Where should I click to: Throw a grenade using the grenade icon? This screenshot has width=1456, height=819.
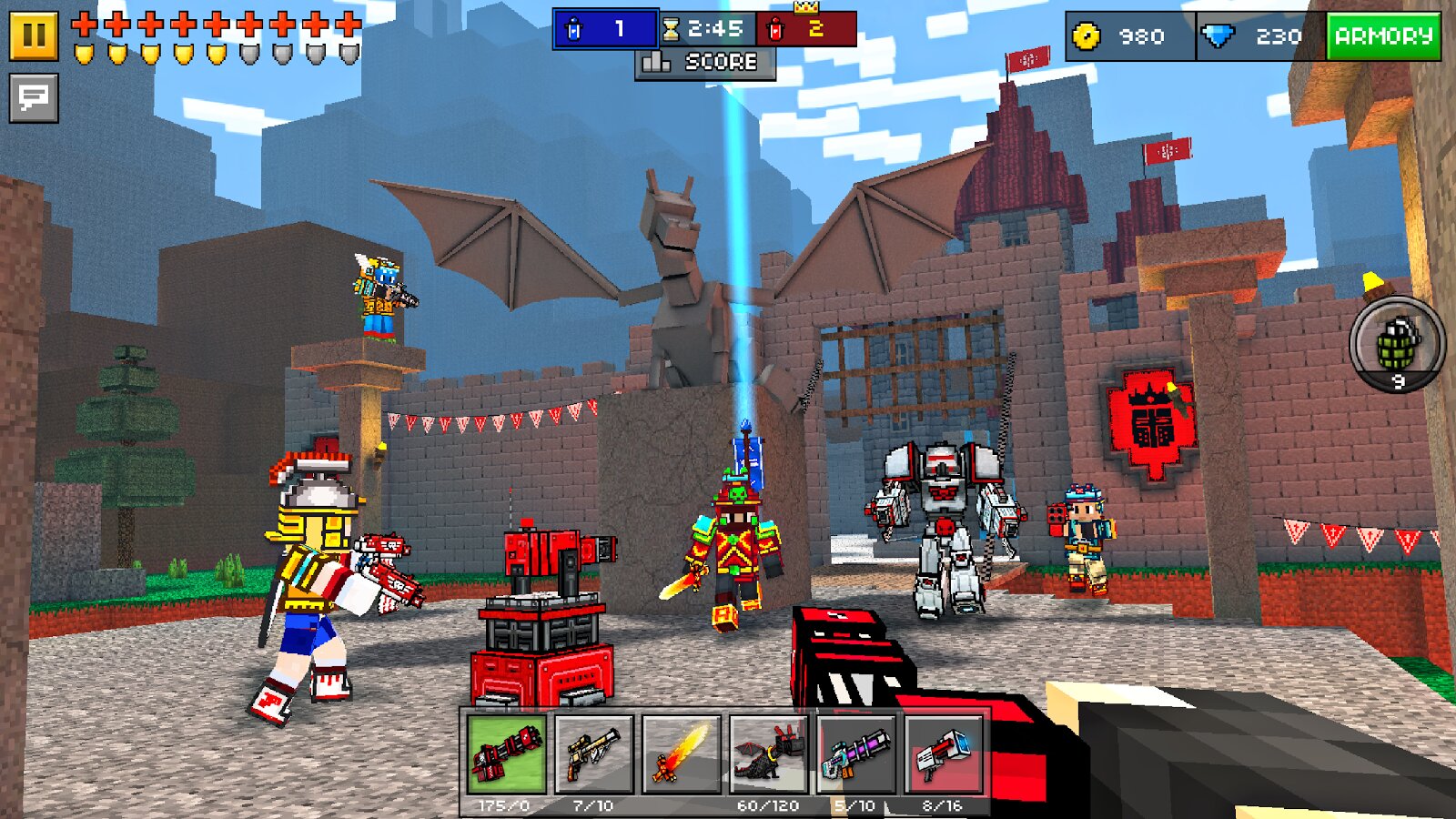pos(1397,343)
